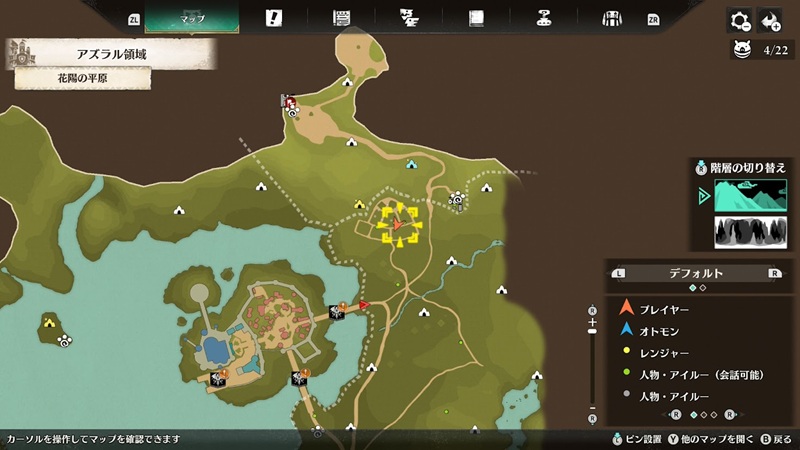Click the デフォルト map filter selector

697,273
